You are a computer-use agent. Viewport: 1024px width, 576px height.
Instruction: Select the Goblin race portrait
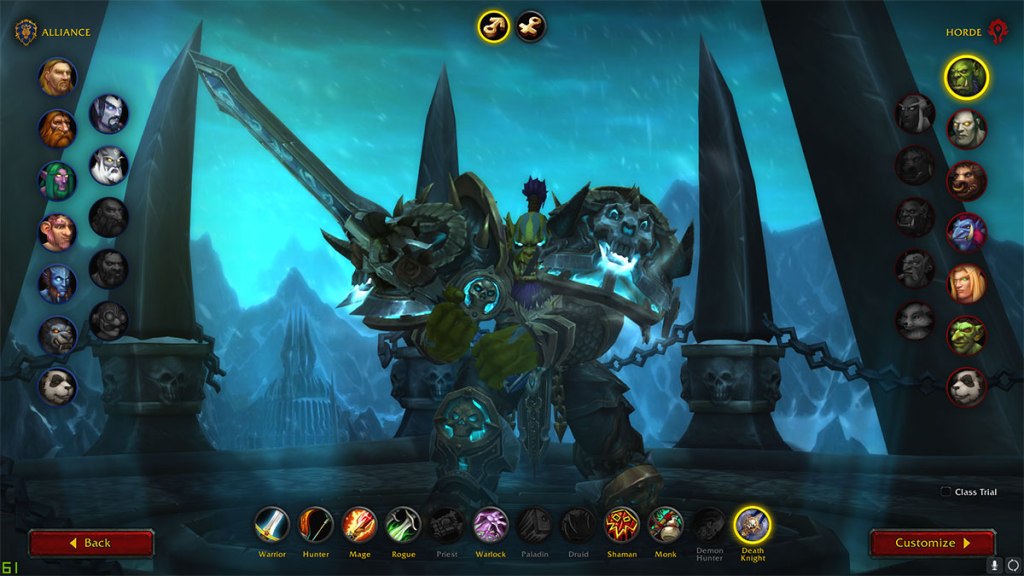point(967,335)
